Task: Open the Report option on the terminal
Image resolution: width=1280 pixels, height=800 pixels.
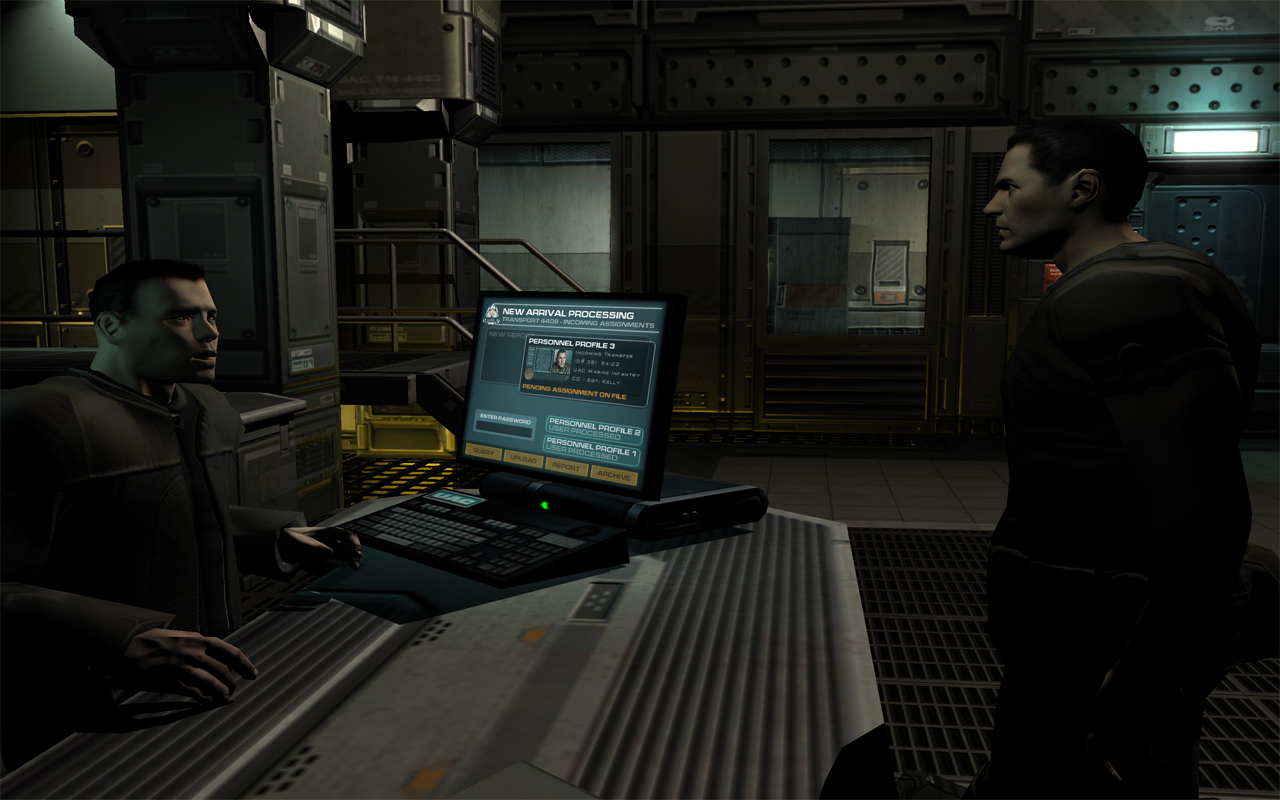Action: [x=566, y=467]
